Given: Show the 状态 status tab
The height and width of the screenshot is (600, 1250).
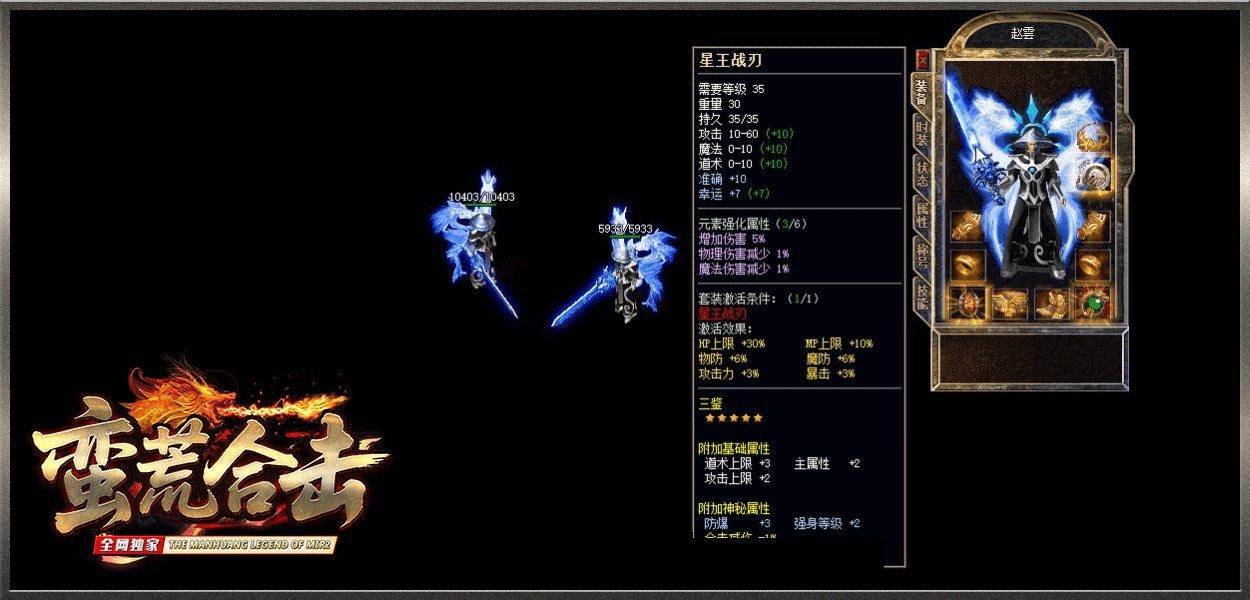Looking at the screenshot, I should tap(922, 175).
